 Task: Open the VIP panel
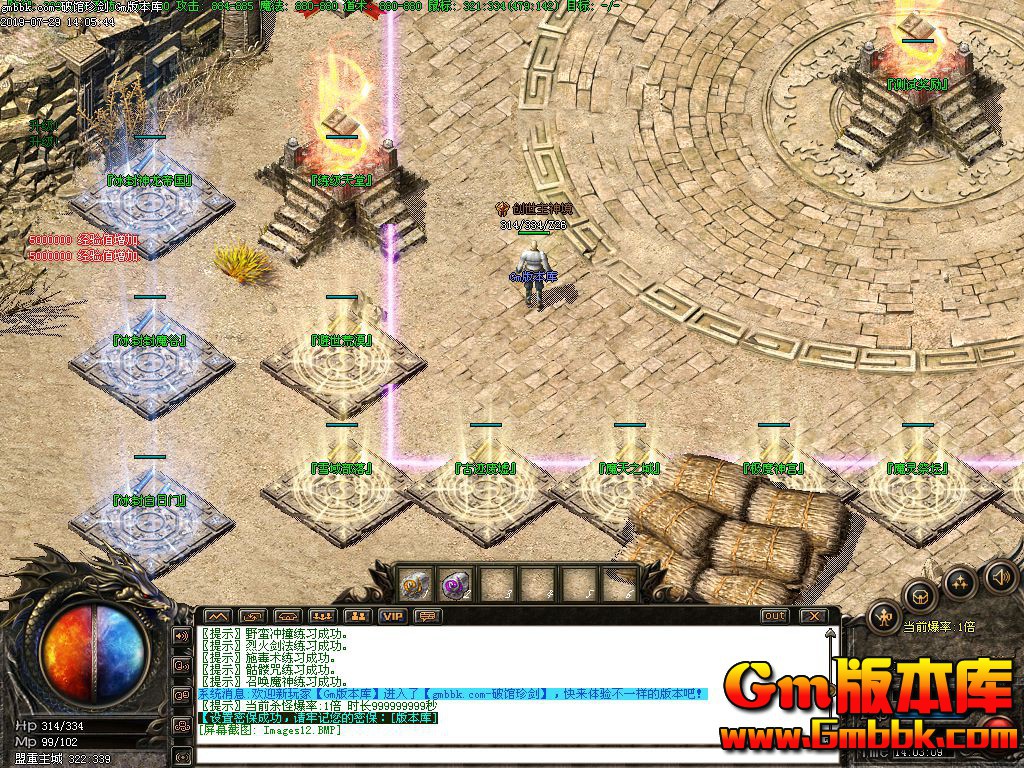pyautogui.click(x=393, y=616)
